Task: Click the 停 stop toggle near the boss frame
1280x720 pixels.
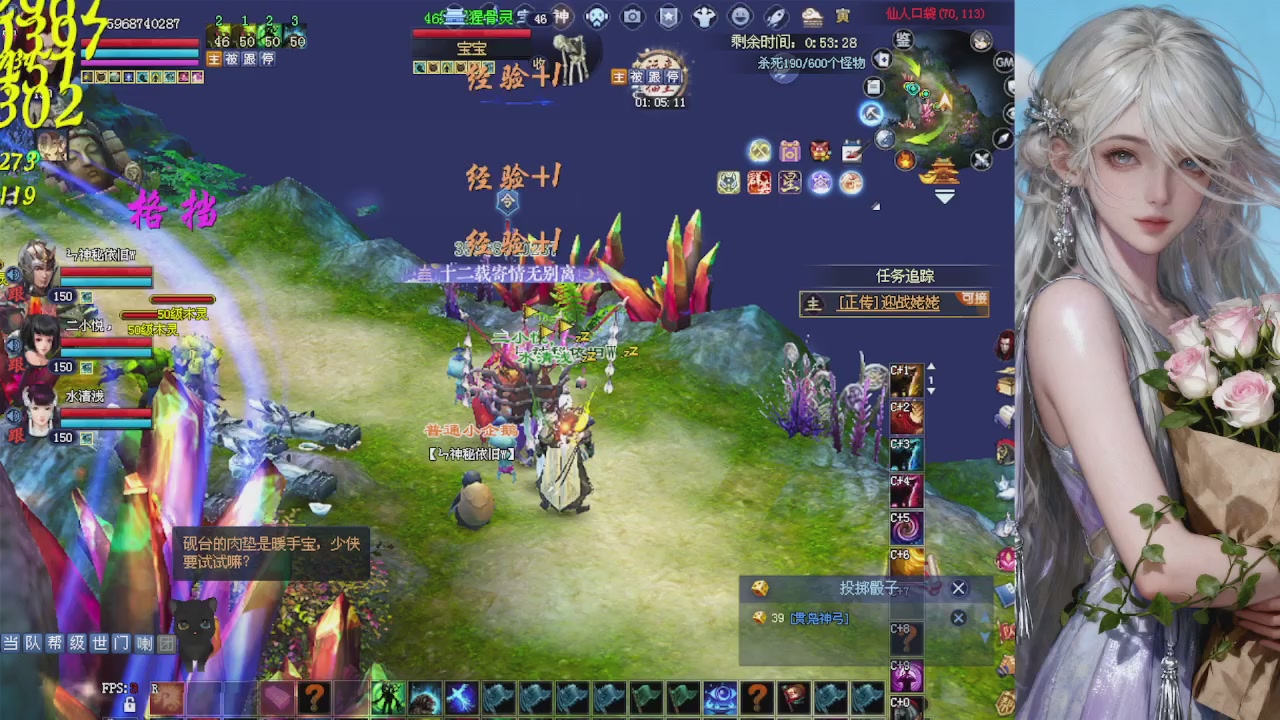Action: 671,77
